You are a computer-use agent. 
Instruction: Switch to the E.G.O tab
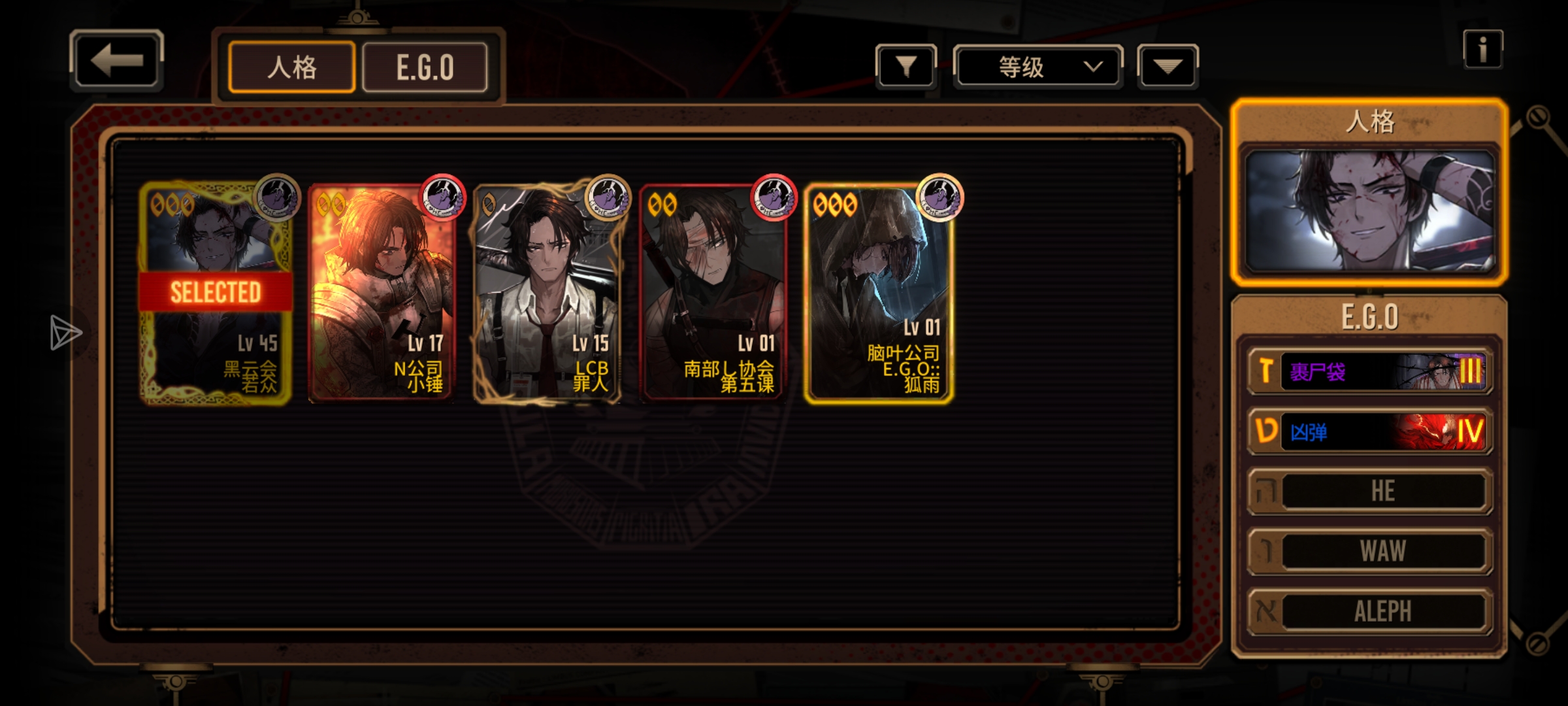pyautogui.click(x=425, y=67)
